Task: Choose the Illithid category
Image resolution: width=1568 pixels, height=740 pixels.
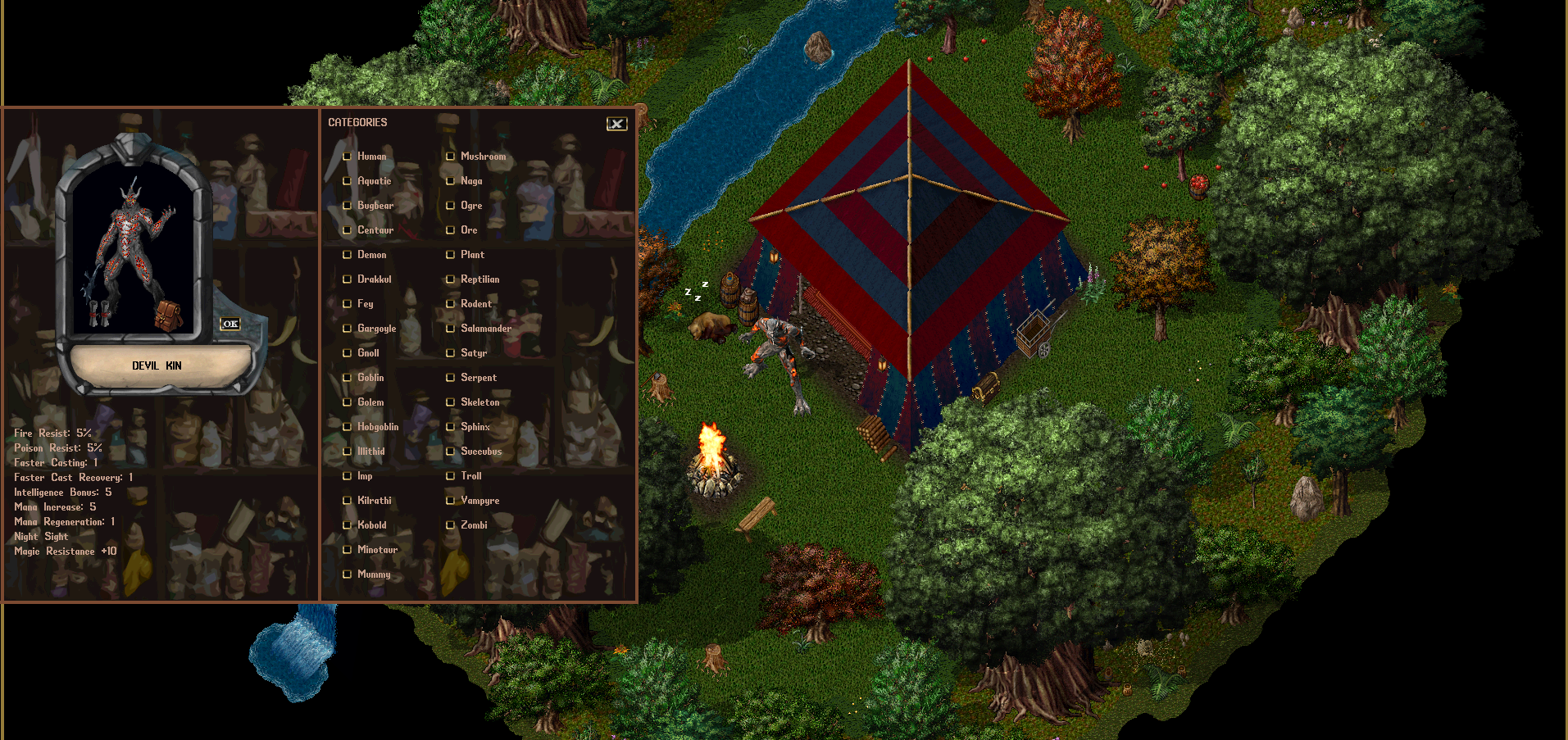Action: [348, 452]
